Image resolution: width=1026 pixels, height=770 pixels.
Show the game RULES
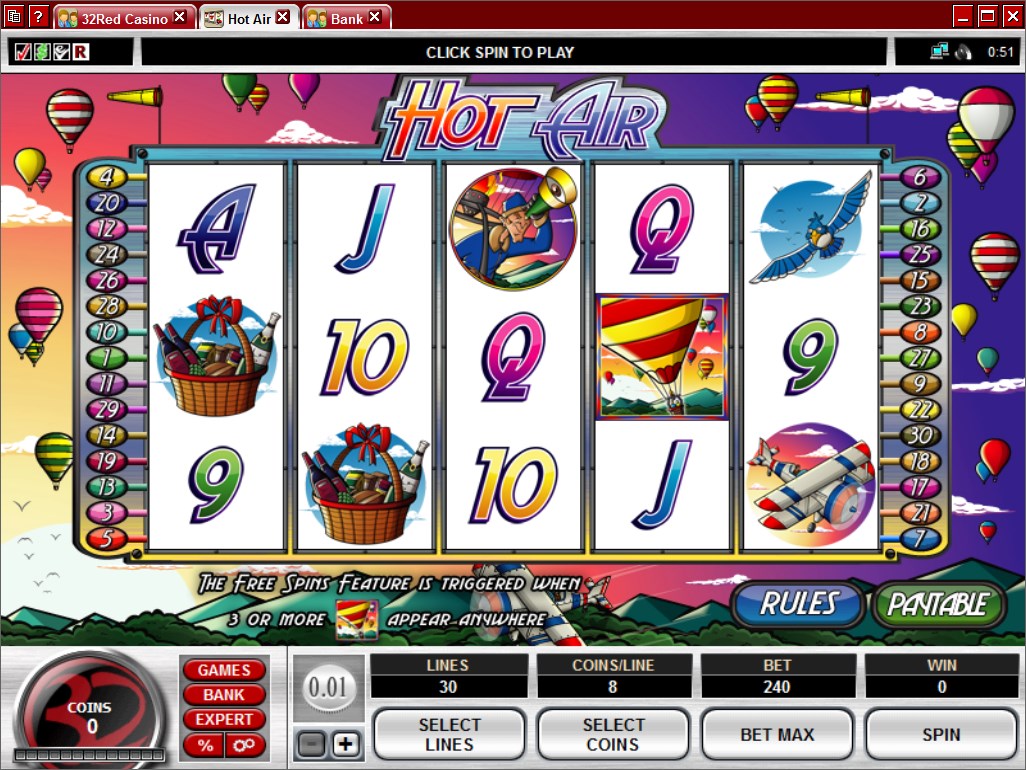[x=798, y=603]
